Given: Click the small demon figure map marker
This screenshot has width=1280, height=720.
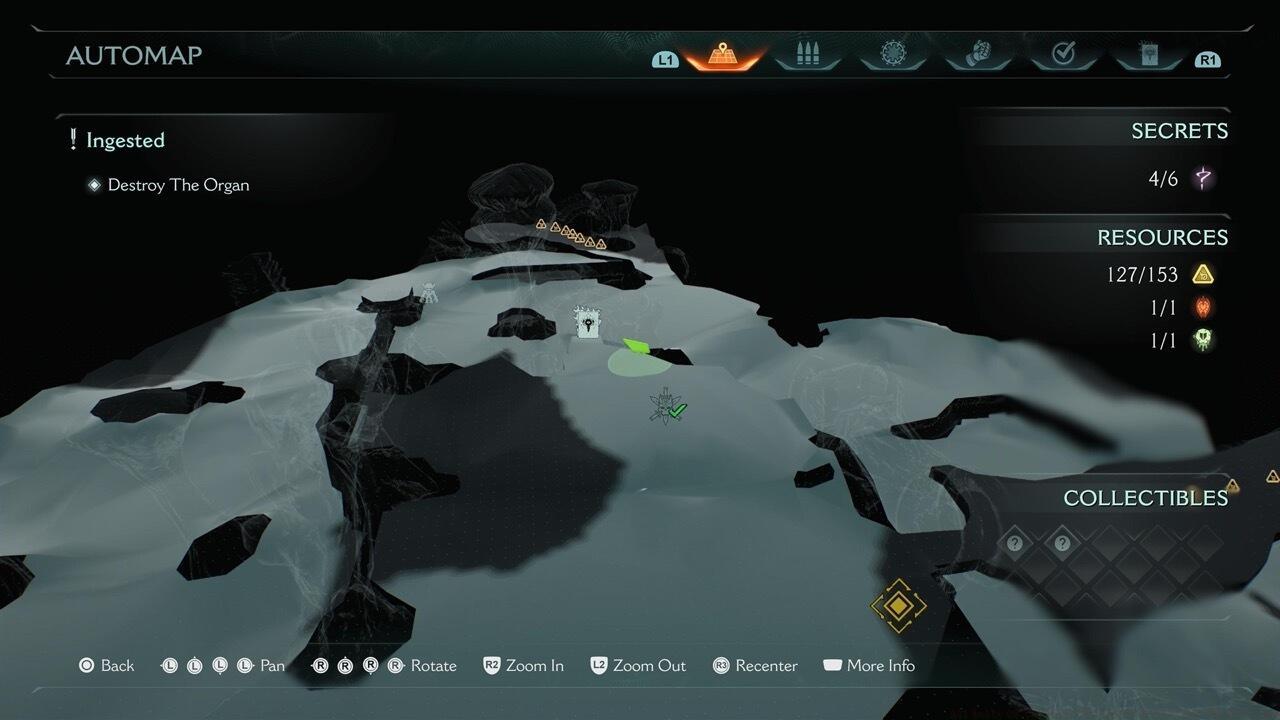Looking at the screenshot, I should point(429,293).
